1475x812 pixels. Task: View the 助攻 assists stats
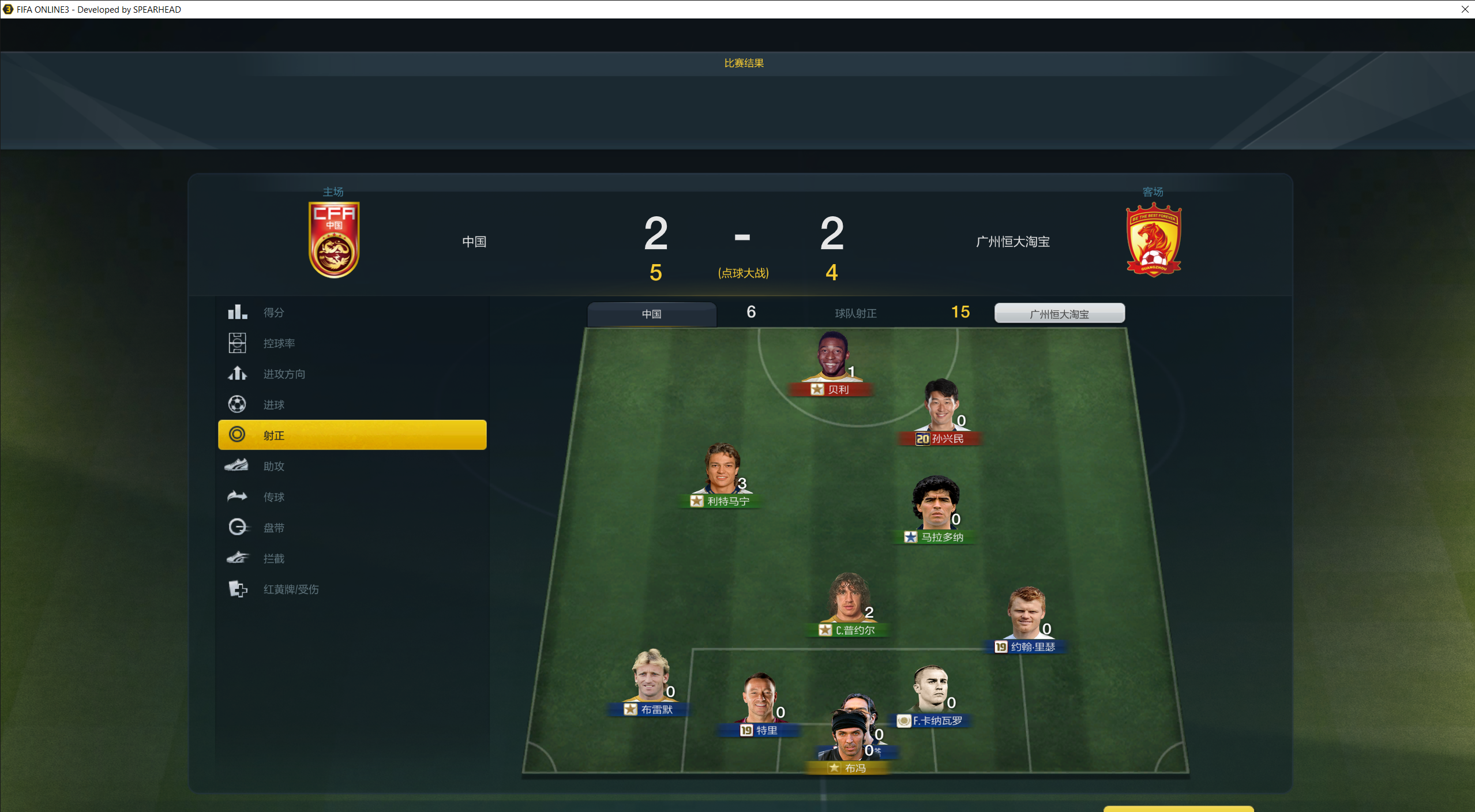click(x=273, y=466)
